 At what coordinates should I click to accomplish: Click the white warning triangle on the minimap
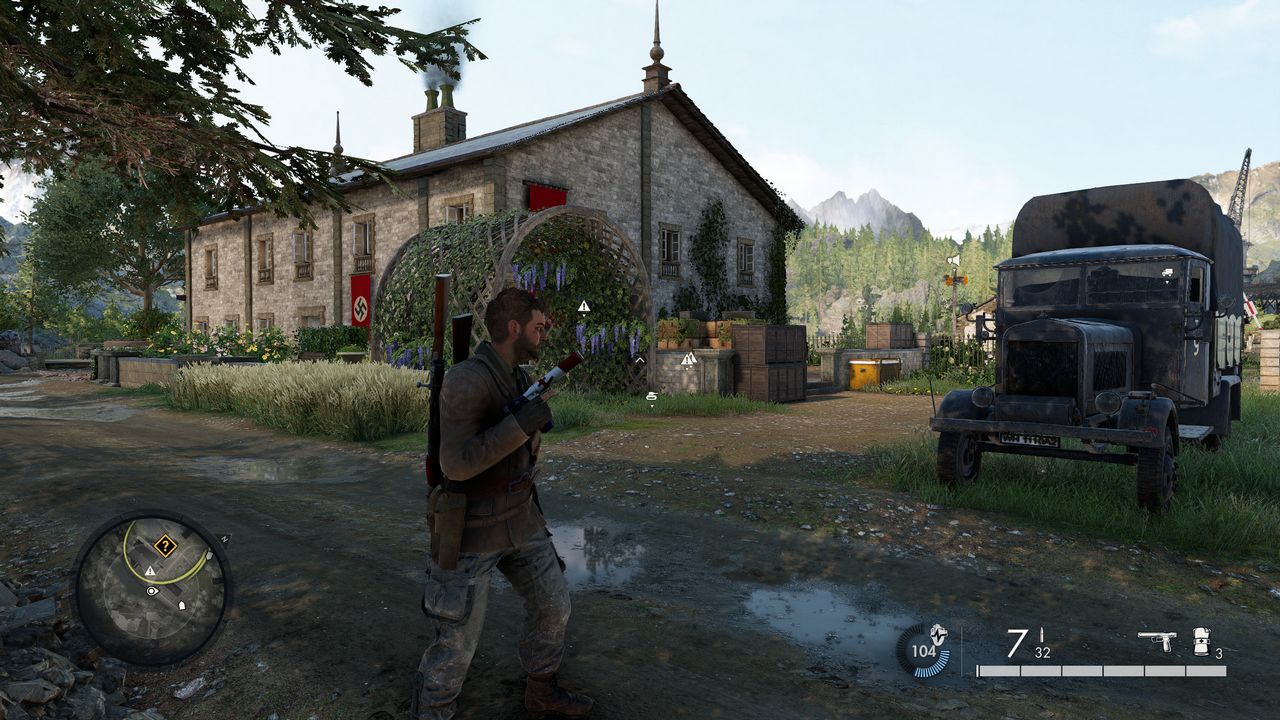pos(150,571)
